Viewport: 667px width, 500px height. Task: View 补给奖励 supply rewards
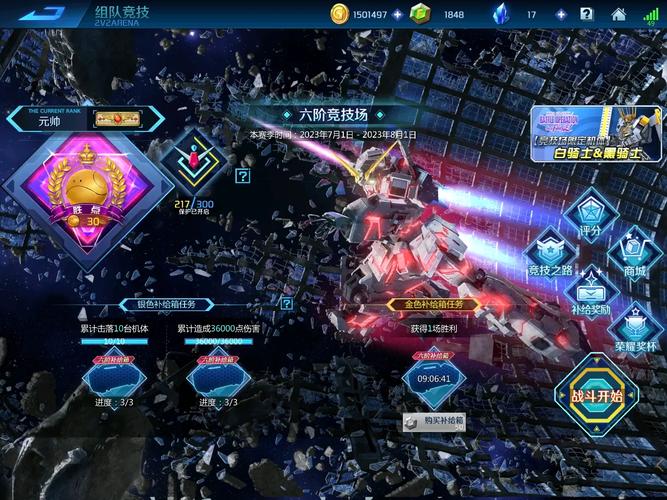pos(590,292)
